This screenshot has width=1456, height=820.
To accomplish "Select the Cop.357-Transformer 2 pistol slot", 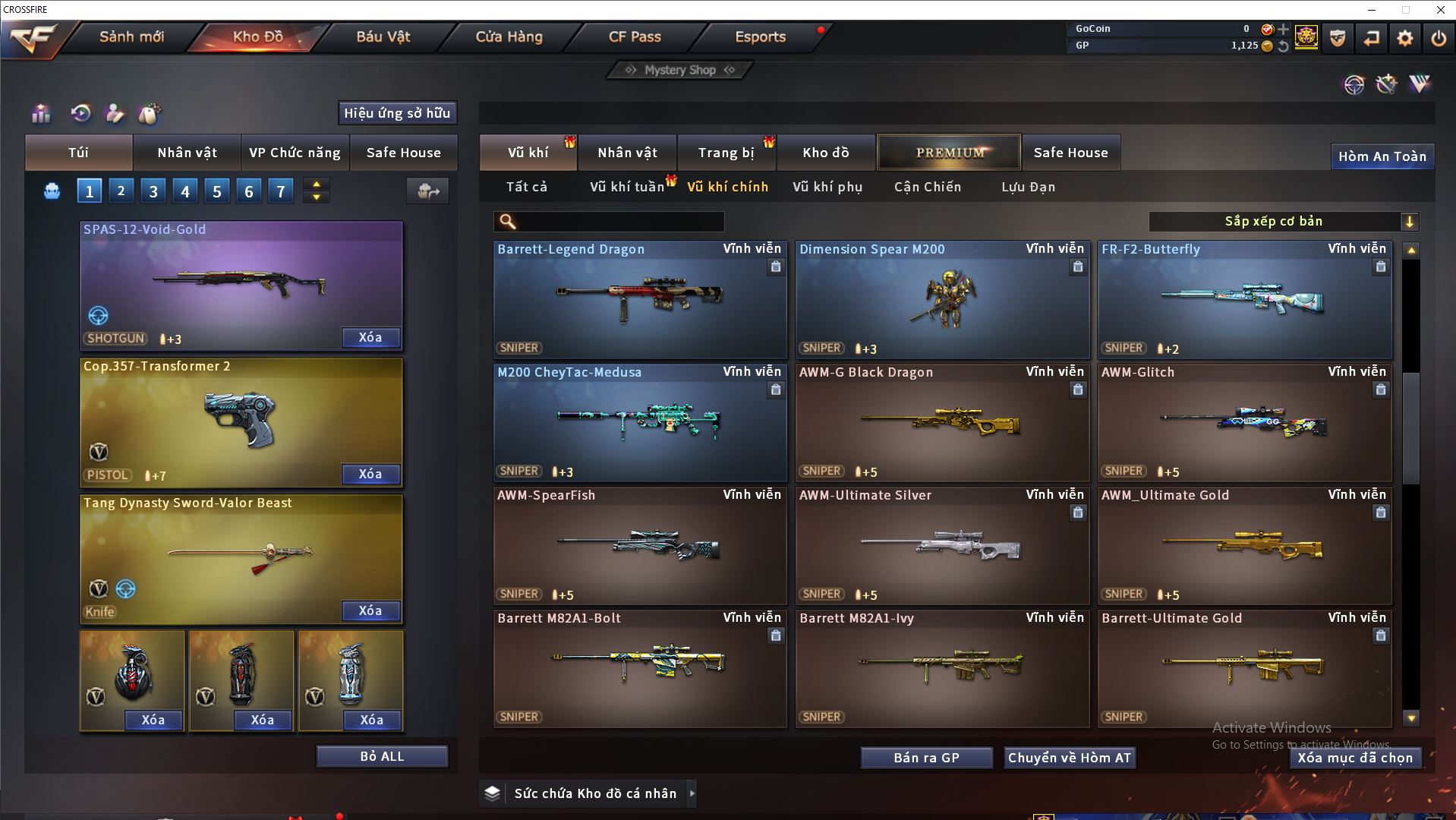I will coord(241,421).
